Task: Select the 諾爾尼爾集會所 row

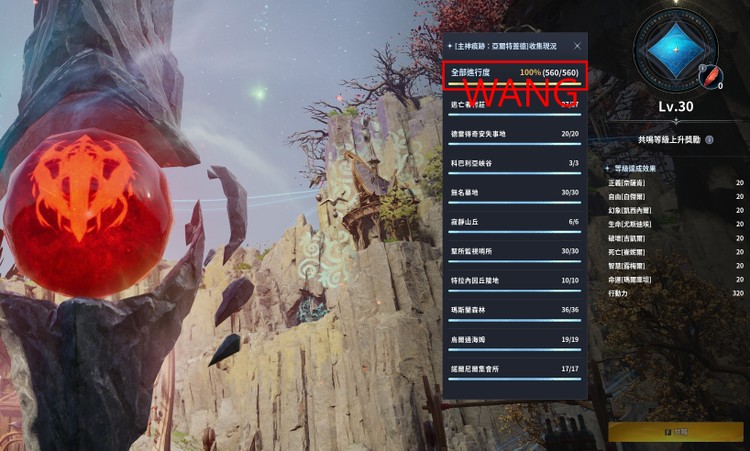Action: 514,369
